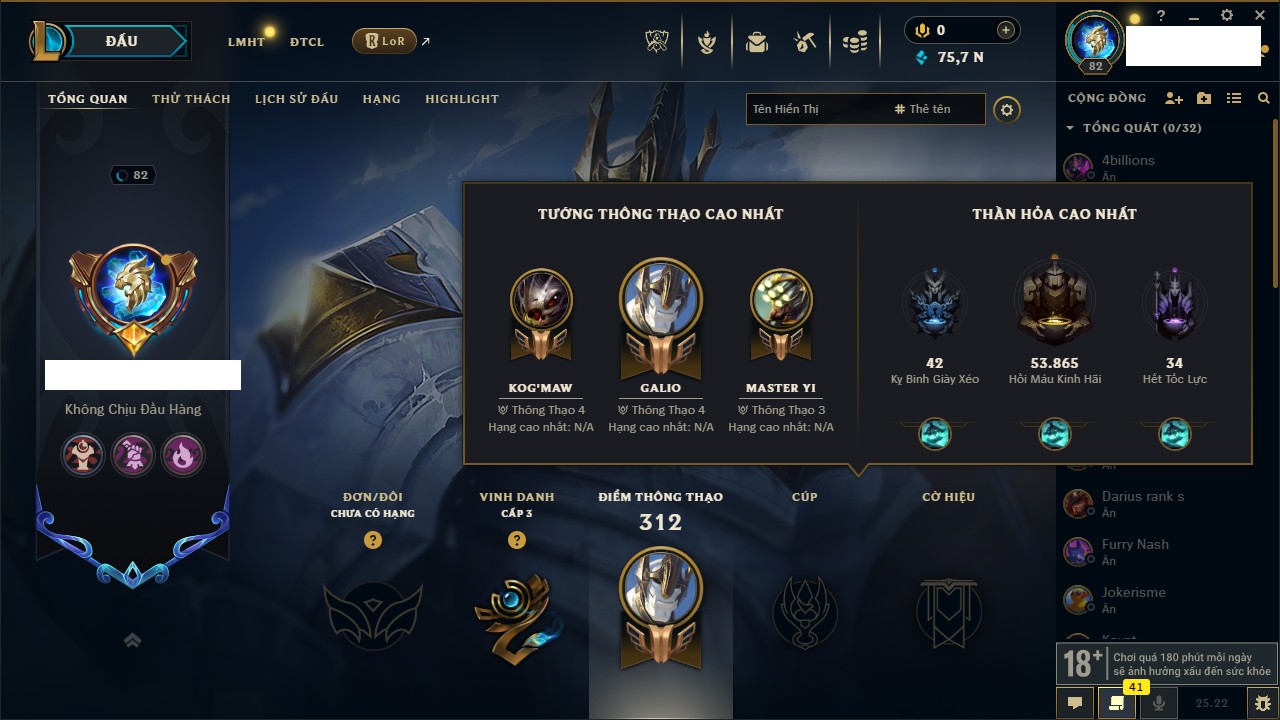The width and height of the screenshot is (1280, 720).
Task: Click the Tên Hiển Thị search field
Action: pyautogui.click(x=815, y=109)
